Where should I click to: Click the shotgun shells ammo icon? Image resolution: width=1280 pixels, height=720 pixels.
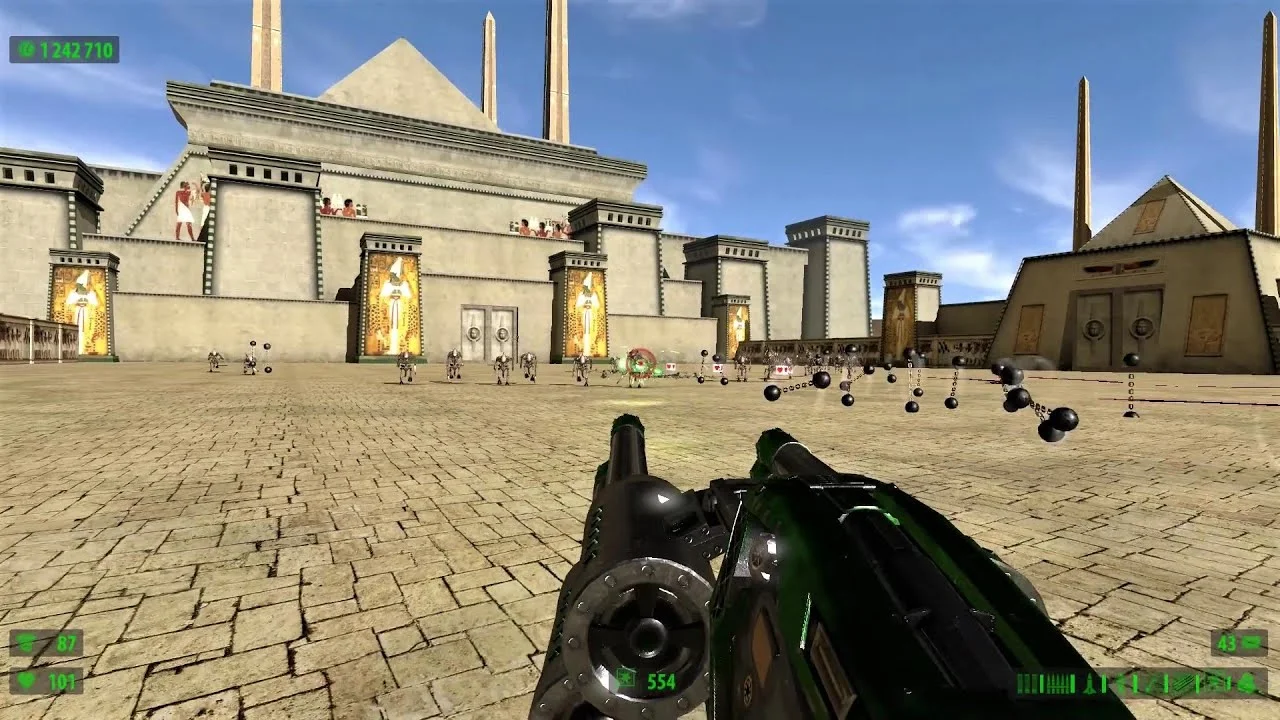tap(1027, 684)
